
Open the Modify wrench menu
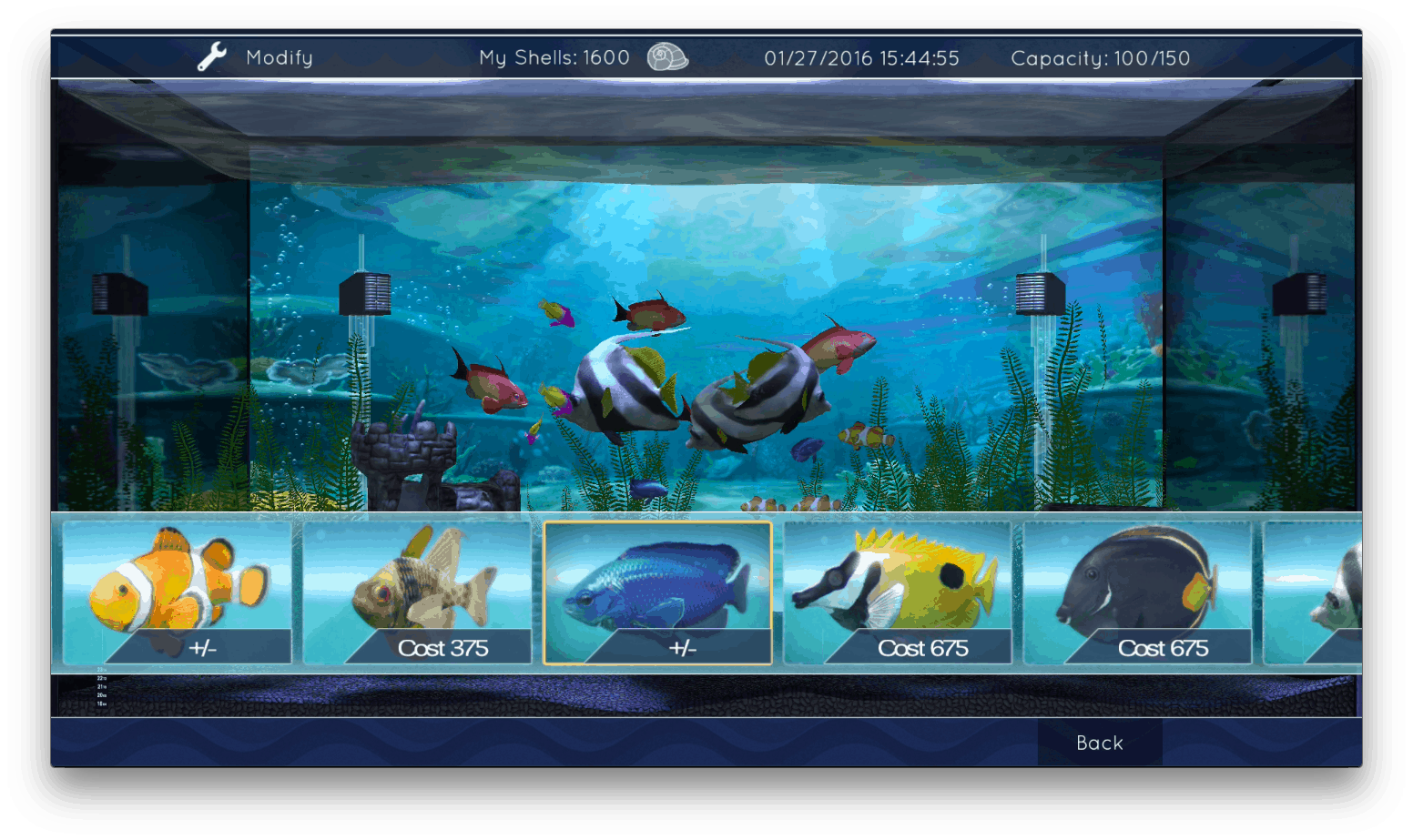pyautogui.click(x=255, y=57)
